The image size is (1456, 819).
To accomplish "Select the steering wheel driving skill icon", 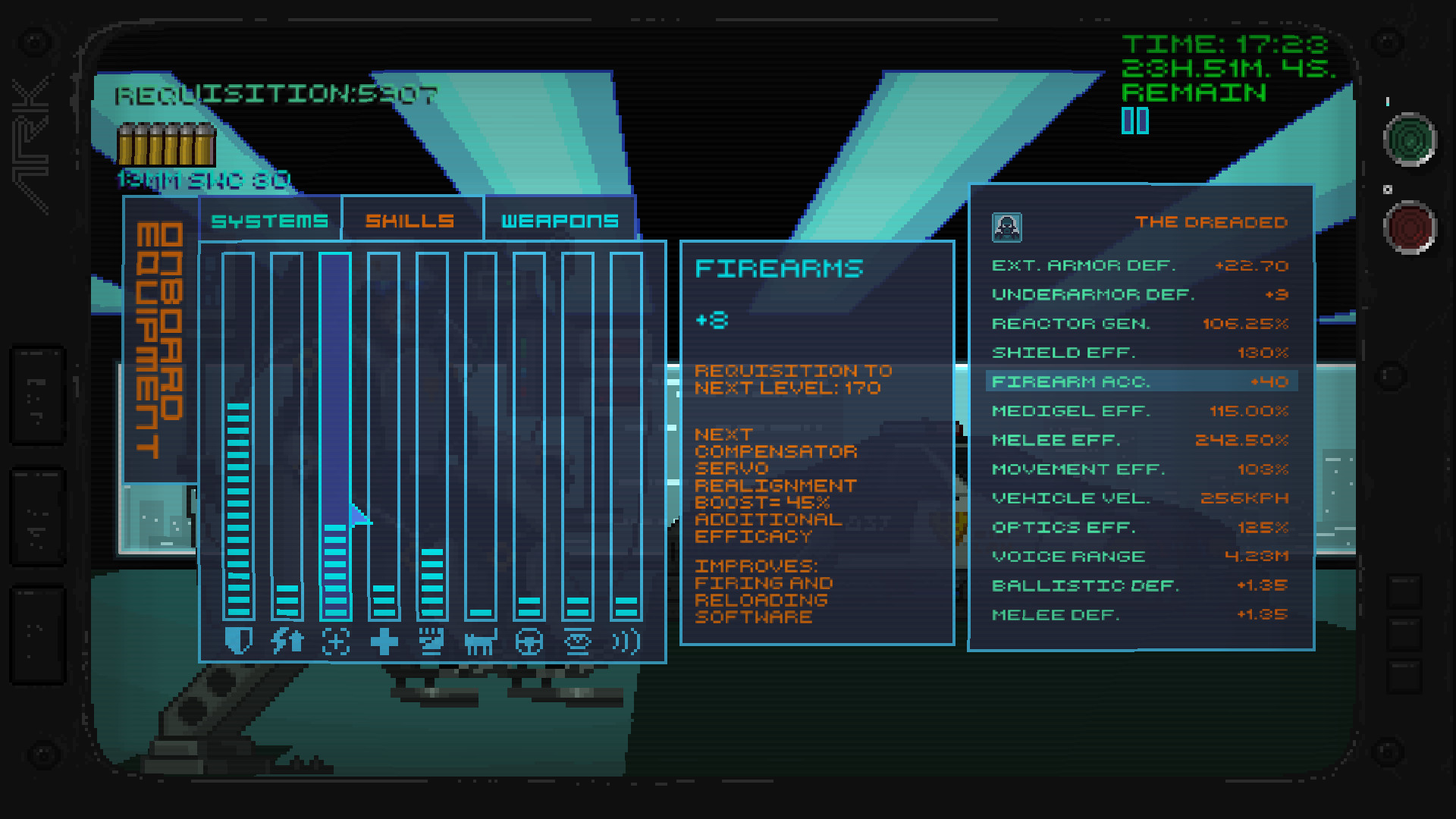I will 529,641.
